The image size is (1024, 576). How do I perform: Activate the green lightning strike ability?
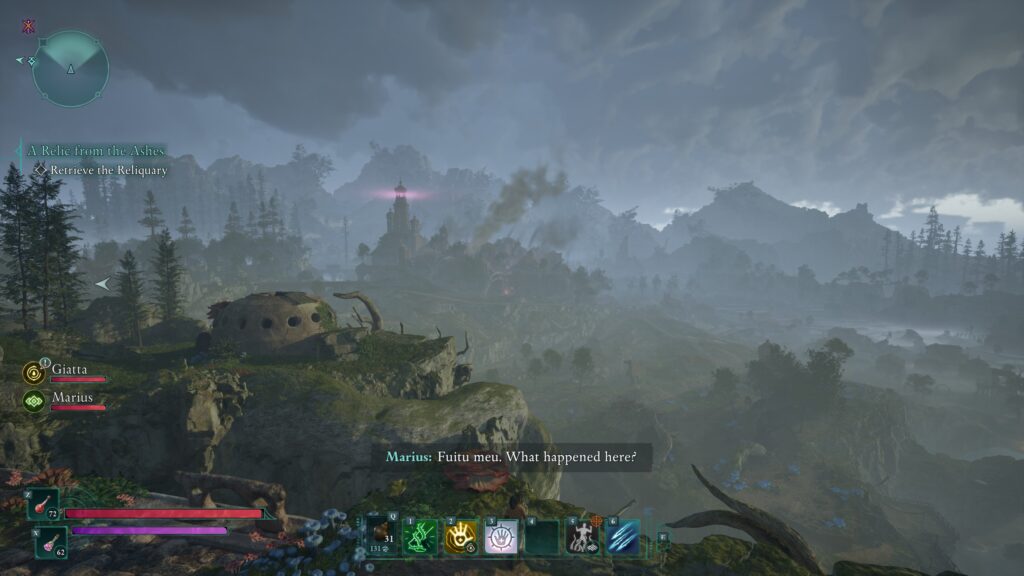pyautogui.click(x=419, y=537)
